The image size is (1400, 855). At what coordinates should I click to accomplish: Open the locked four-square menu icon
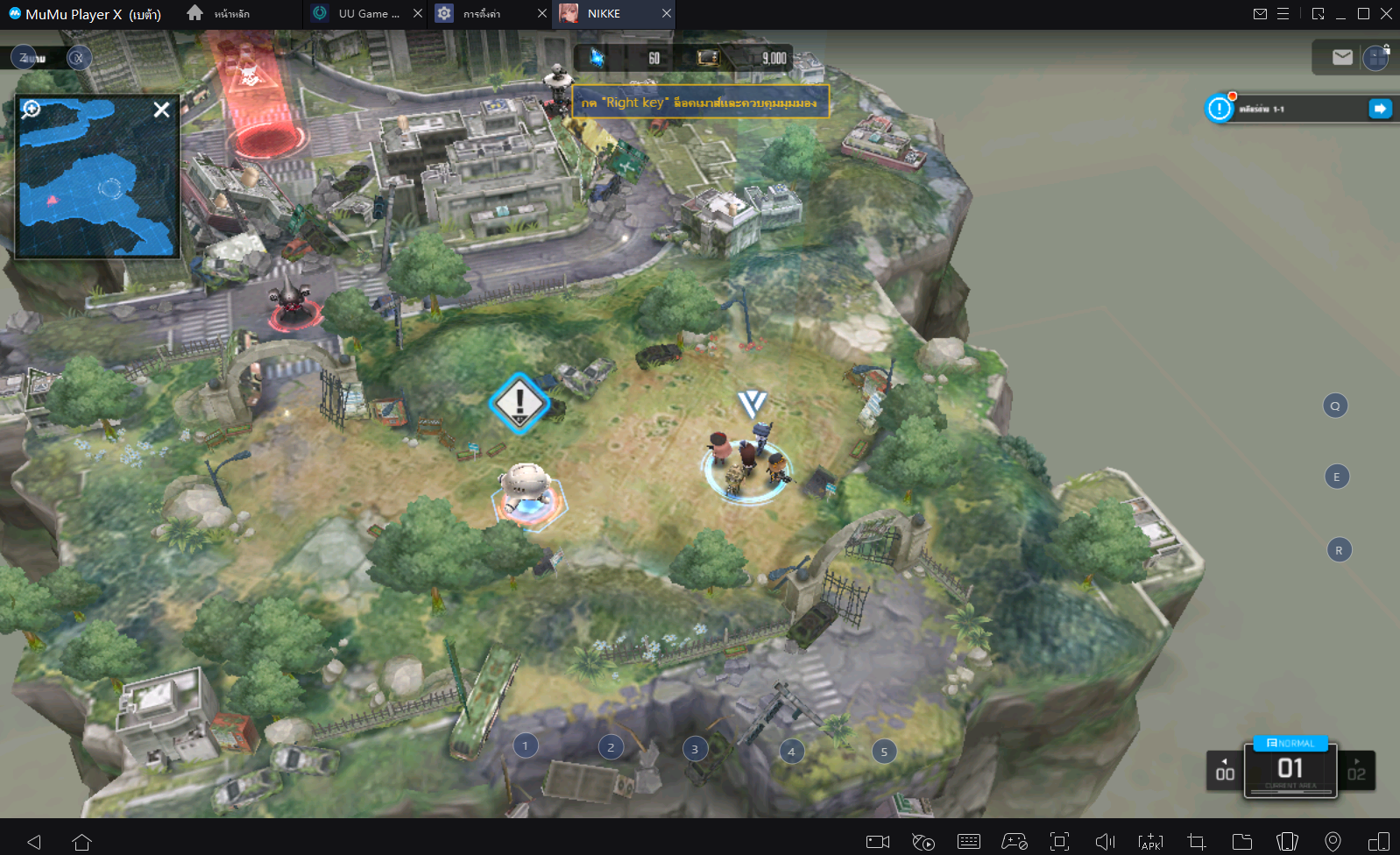1375,59
